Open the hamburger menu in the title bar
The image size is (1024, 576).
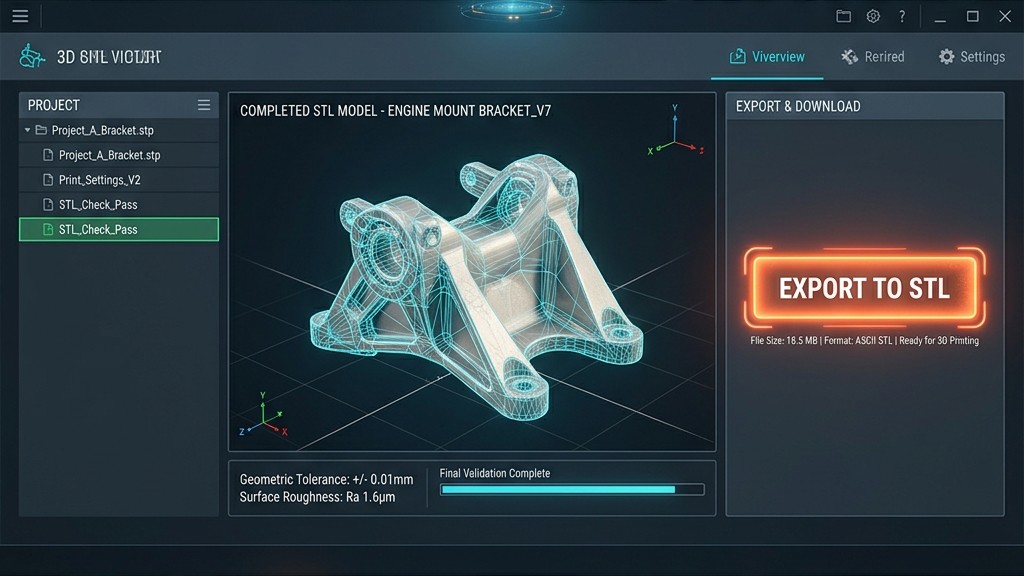coord(20,16)
